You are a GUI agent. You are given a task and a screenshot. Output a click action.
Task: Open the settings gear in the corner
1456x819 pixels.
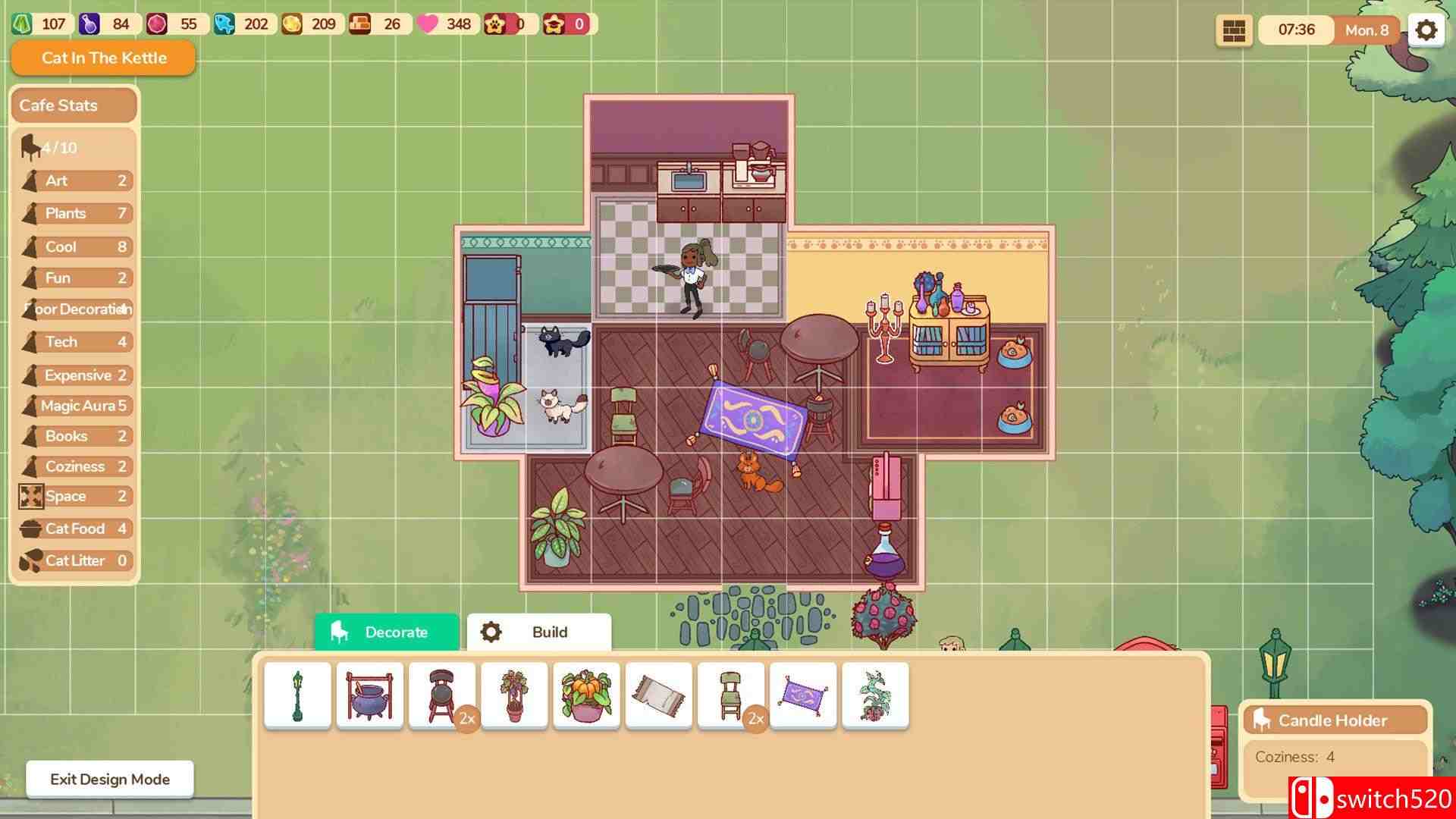1426,30
